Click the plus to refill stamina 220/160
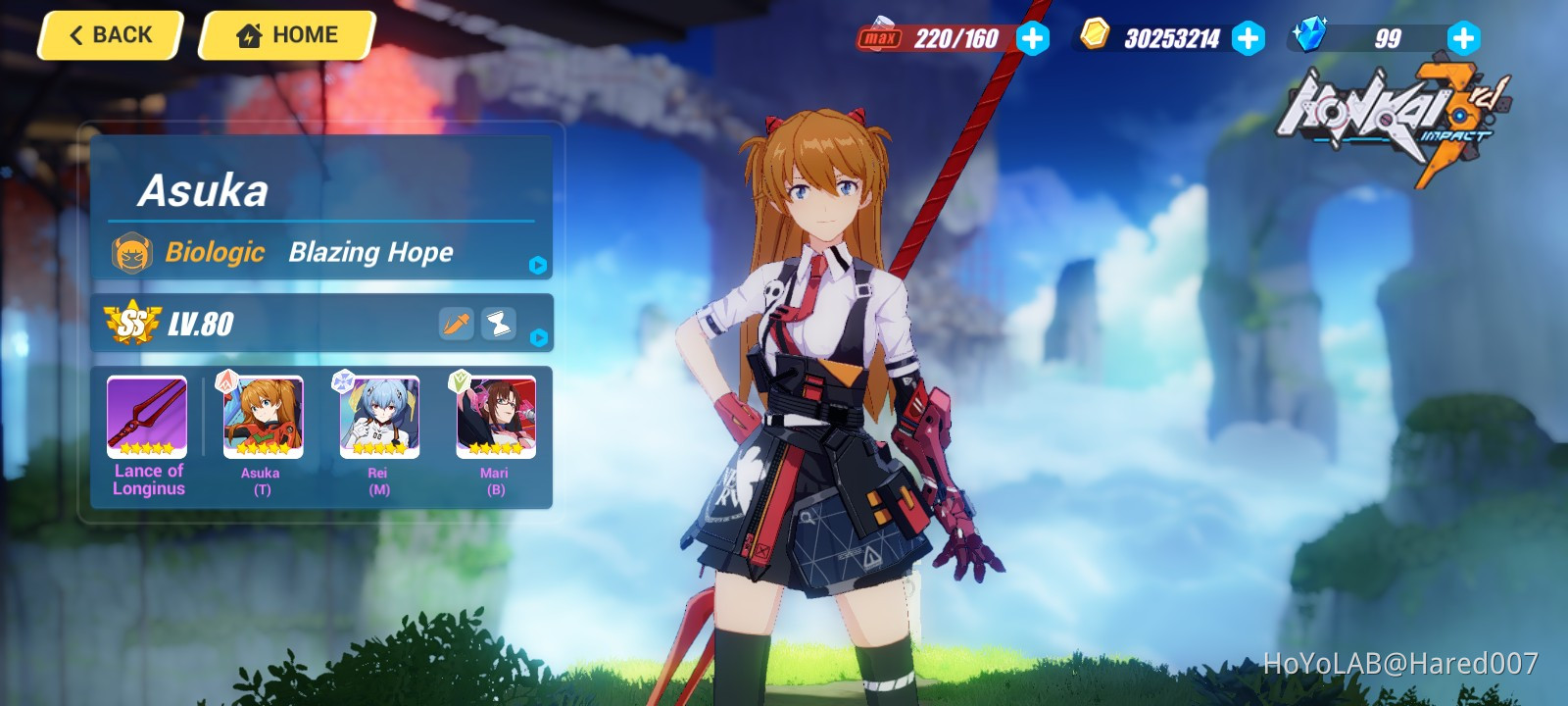Image resolution: width=1568 pixels, height=706 pixels. [1032, 39]
